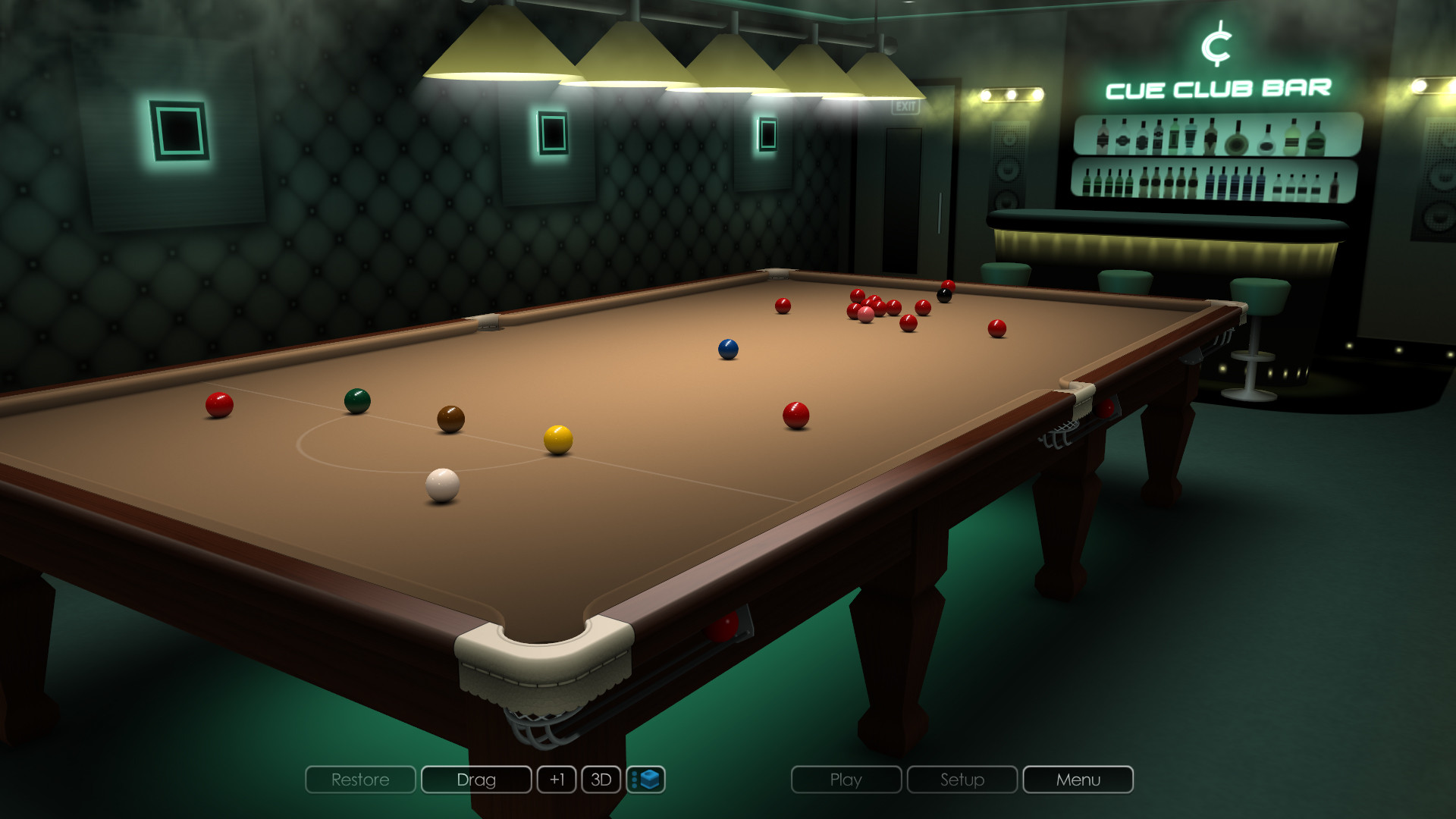Screen dimensions: 1456x819
Task: Toggle the 3D view mode
Action: 601,780
